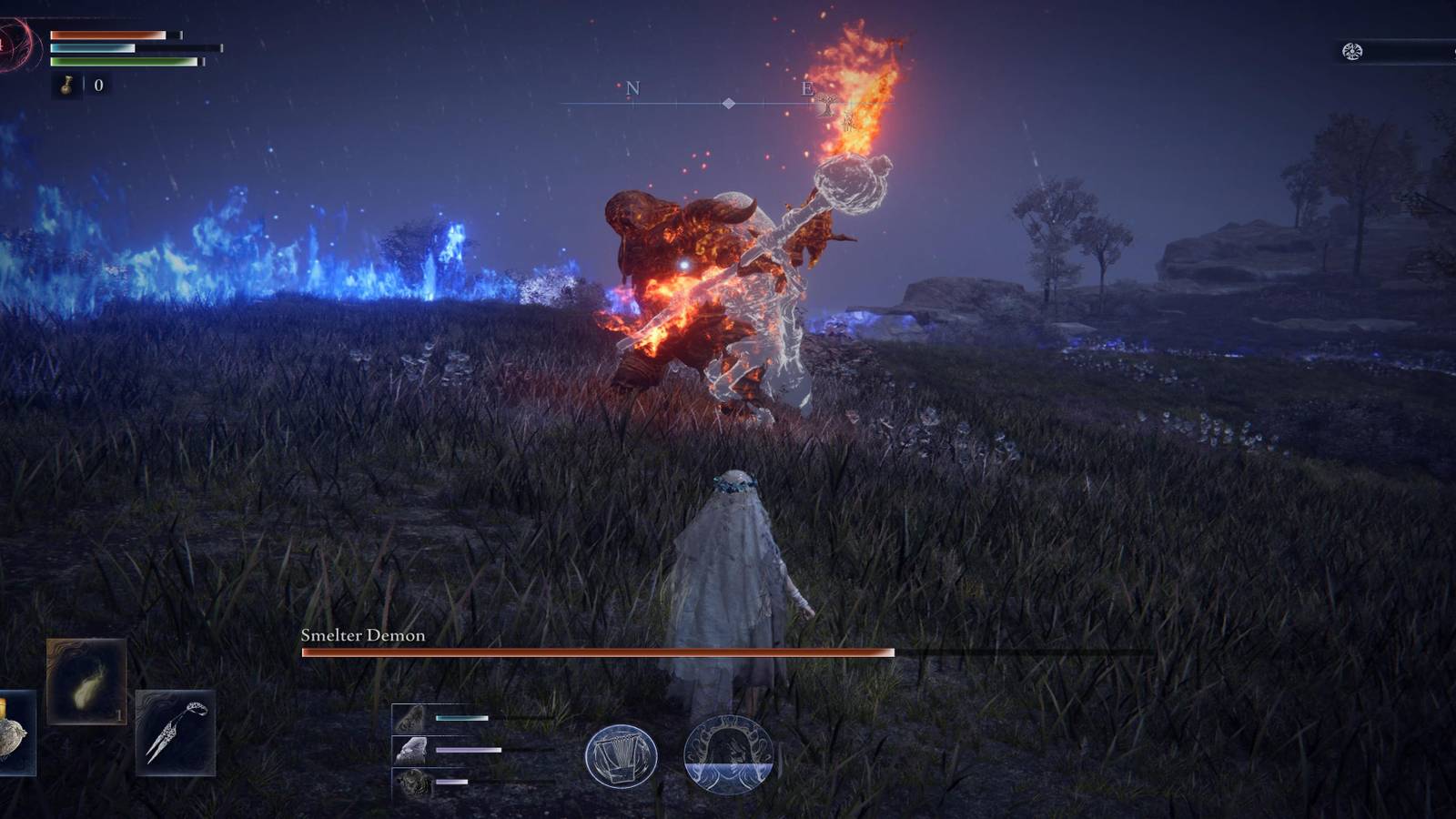Expand the E marker on the compass
The width and height of the screenshot is (1456, 819).
[x=805, y=90]
